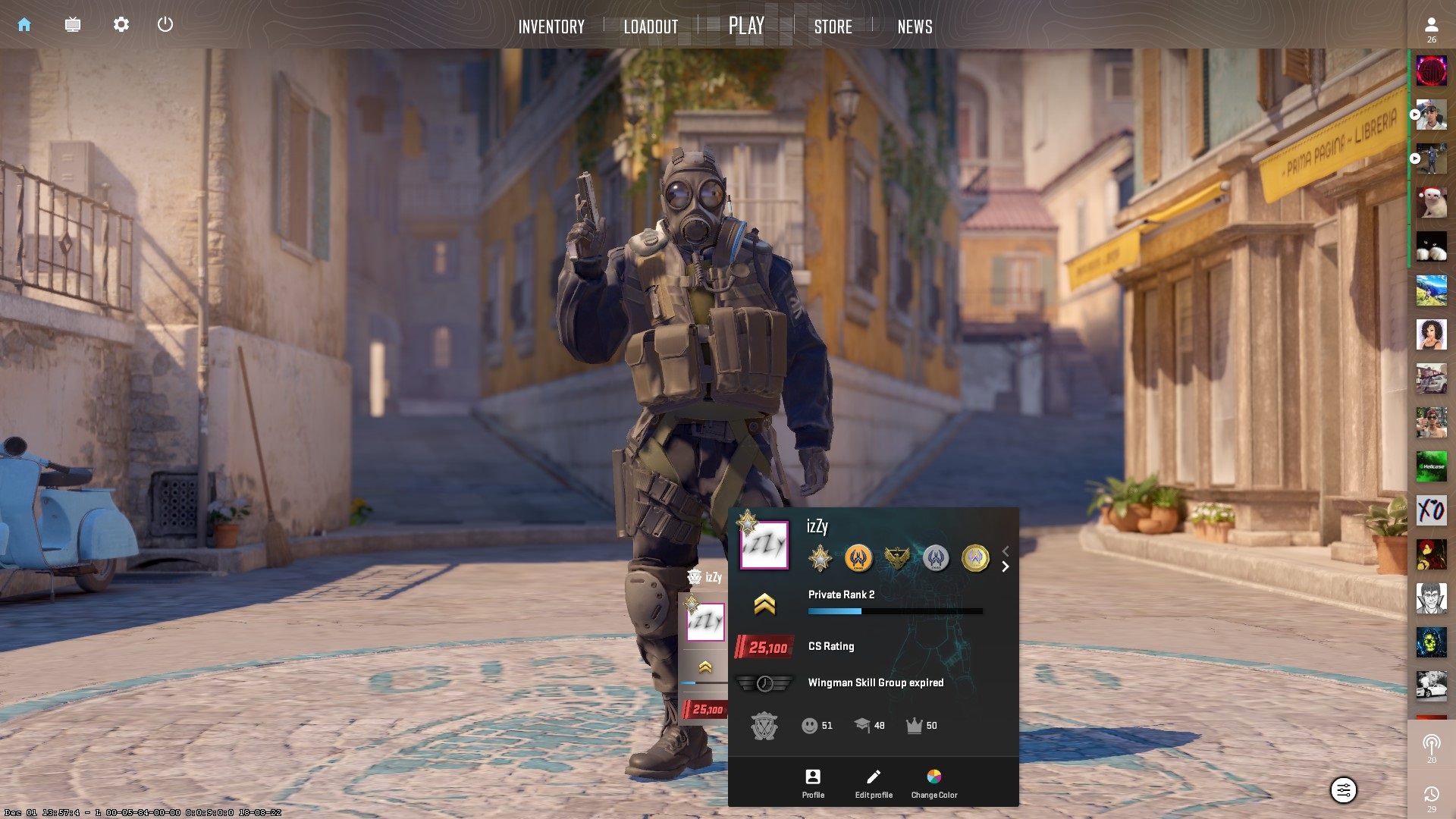This screenshot has height=819, width=1456.
Task: Select the Play tab
Action: click(746, 27)
